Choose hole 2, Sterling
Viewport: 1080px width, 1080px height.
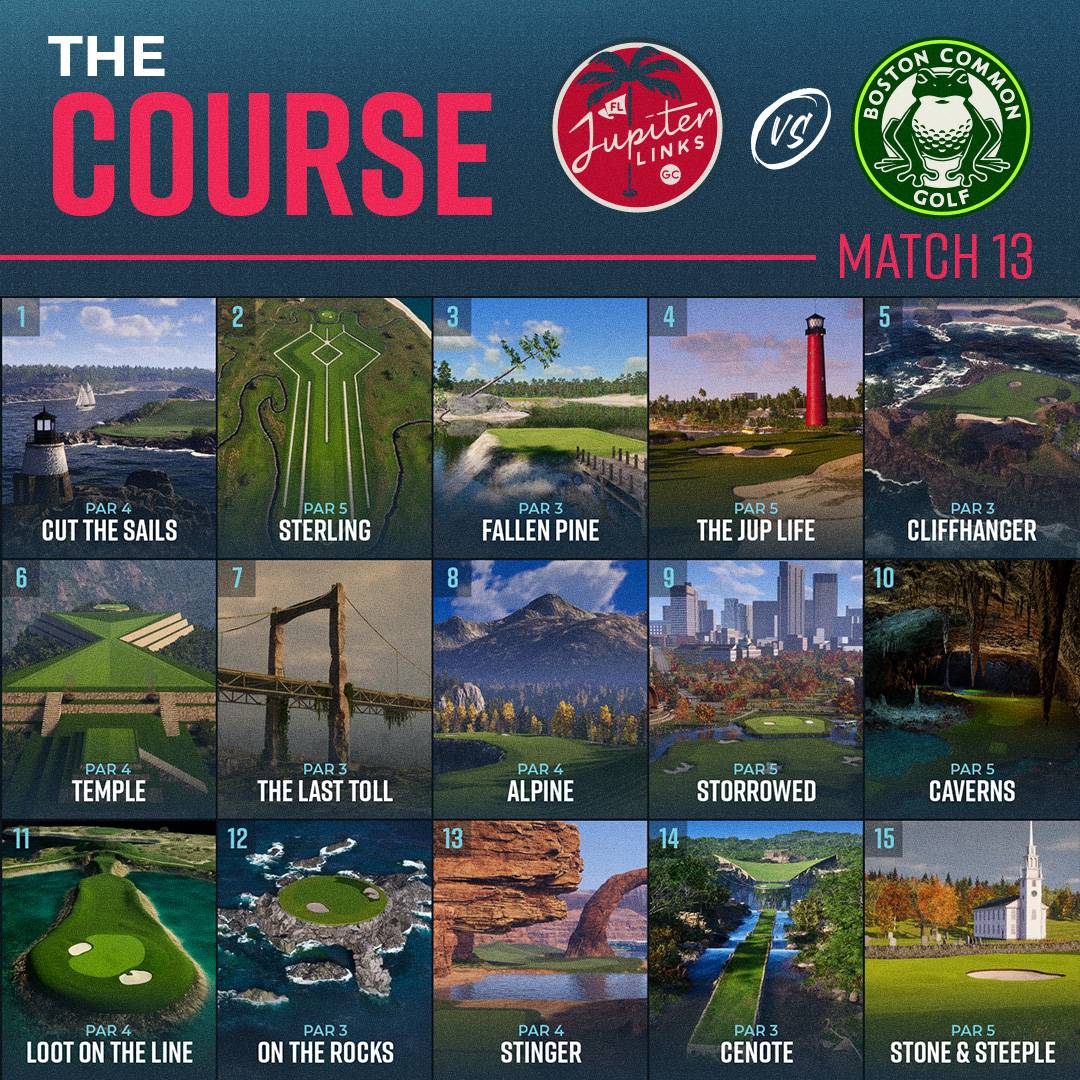click(324, 427)
